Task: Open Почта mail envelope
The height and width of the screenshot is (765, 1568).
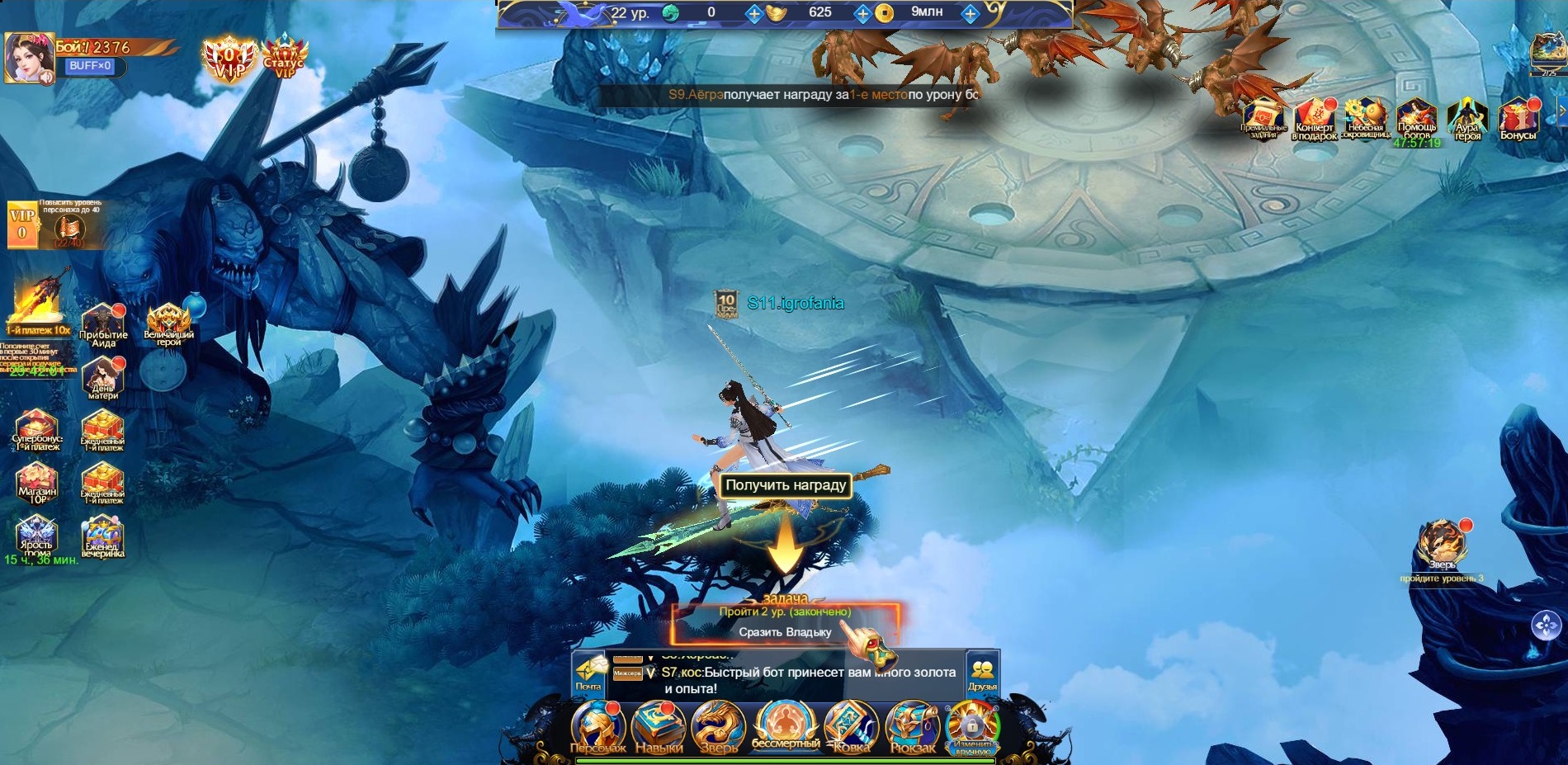Action: 588,672
